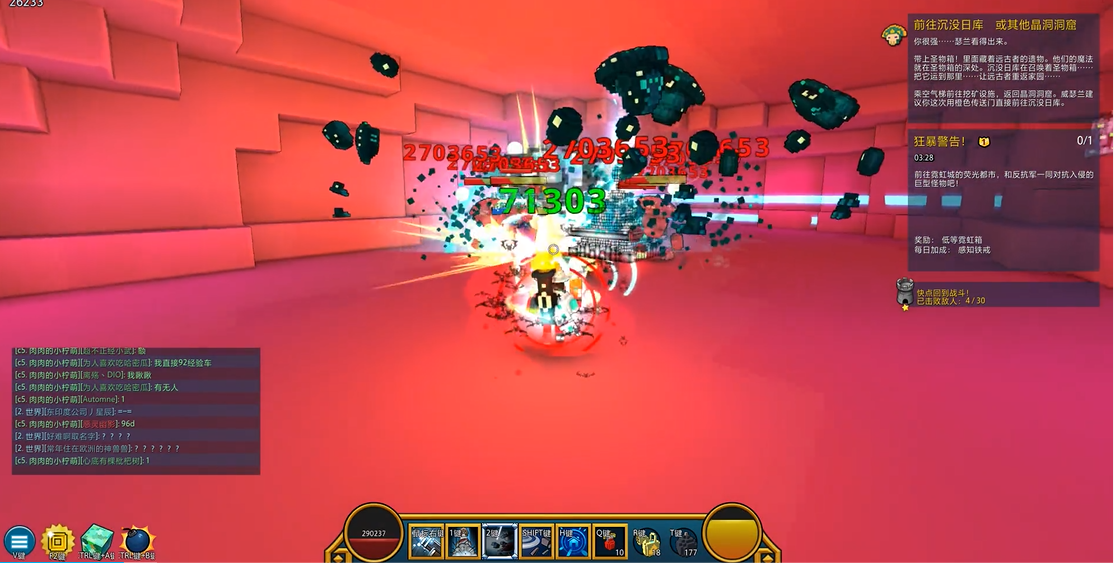
Task: Open the green cube icon
Action: click(x=97, y=540)
